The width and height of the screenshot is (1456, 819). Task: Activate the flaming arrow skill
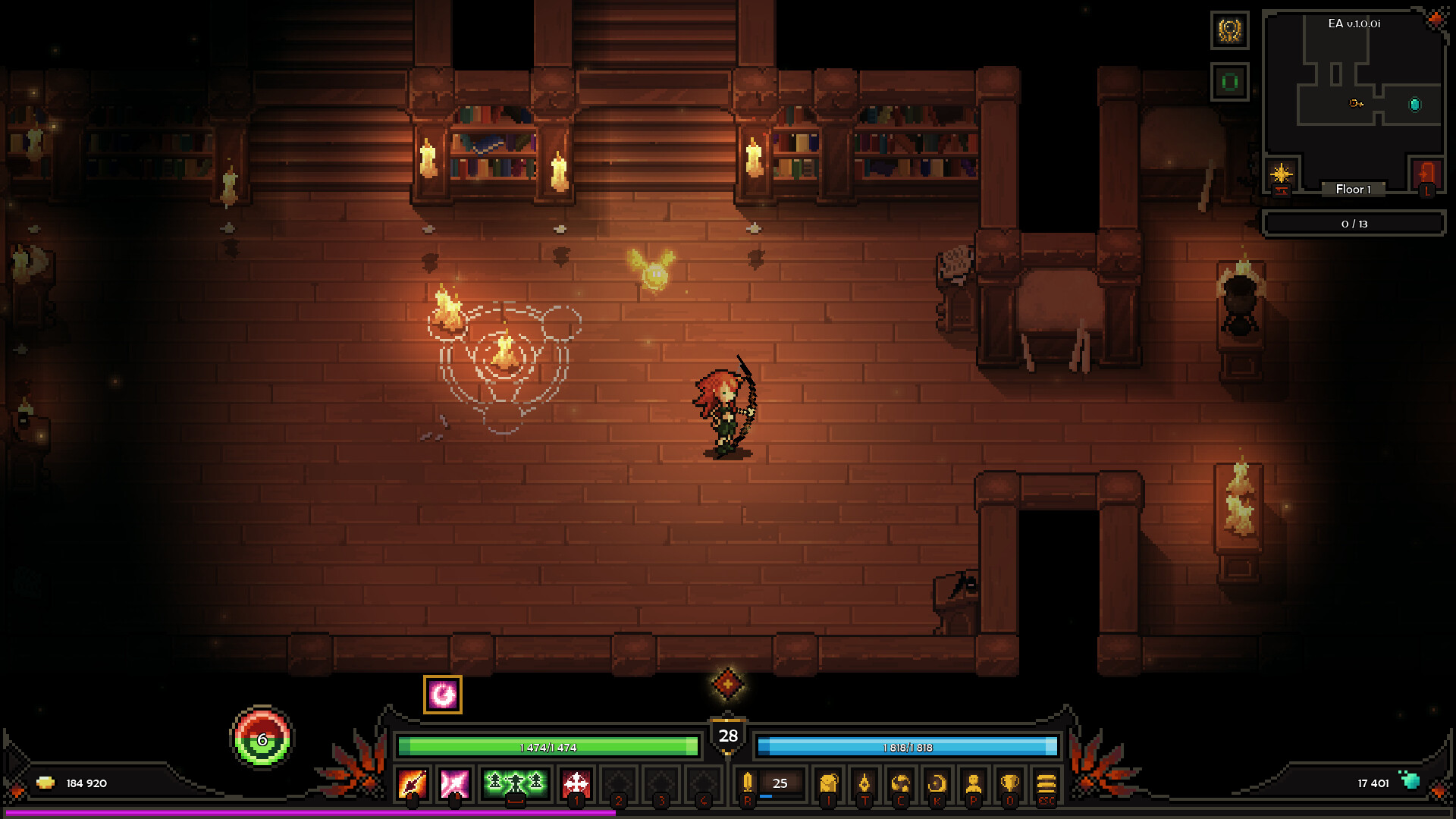(x=413, y=783)
